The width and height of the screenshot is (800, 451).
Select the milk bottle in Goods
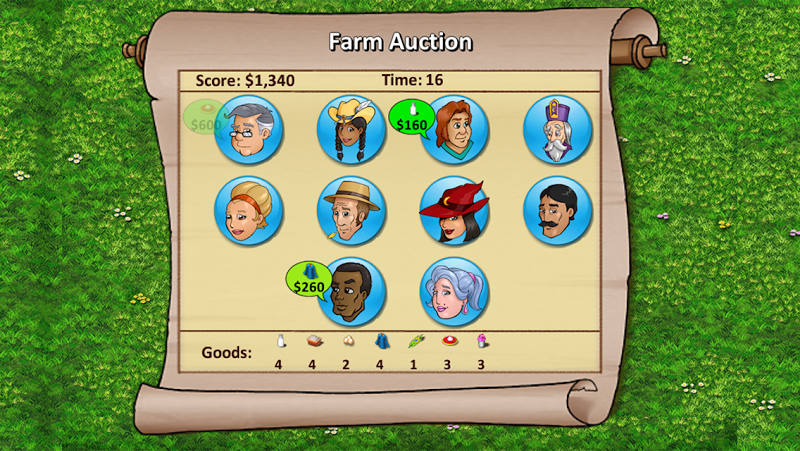pos(280,341)
